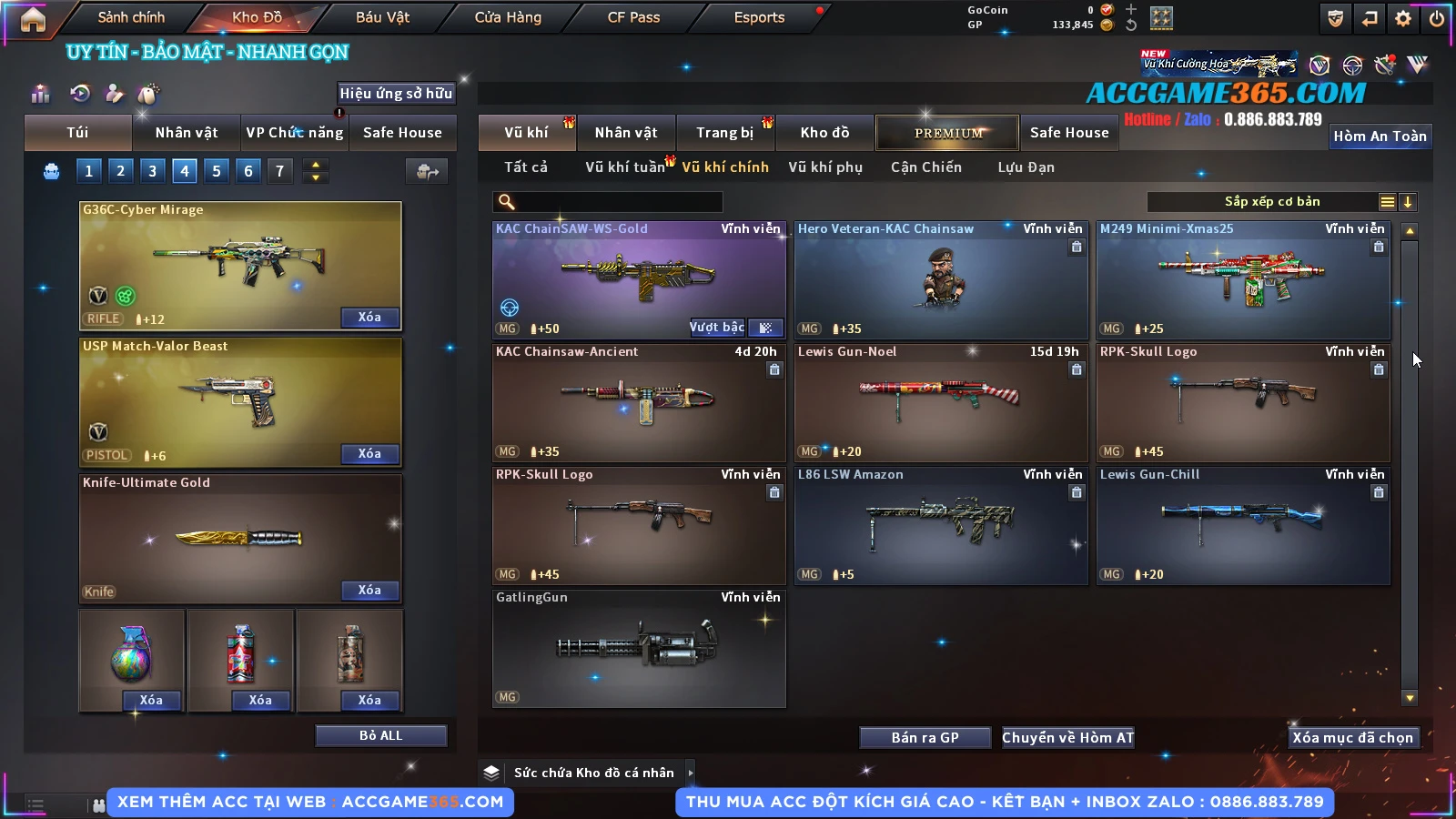Click Chuyển về Hòm AT button

click(x=1067, y=738)
